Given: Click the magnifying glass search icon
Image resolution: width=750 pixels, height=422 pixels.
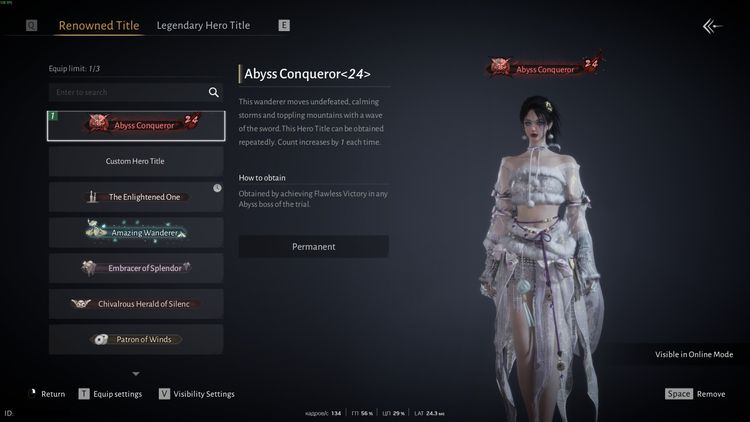Looking at the screenshot, I should 213,92.
